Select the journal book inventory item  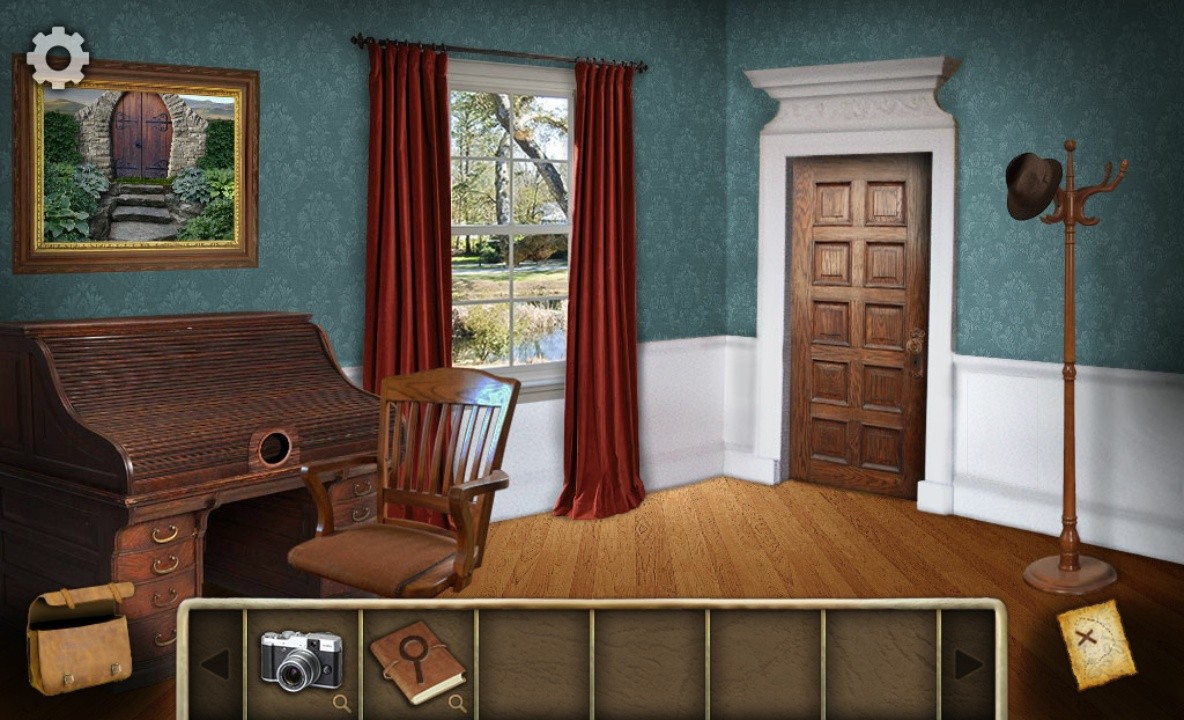point(417,660)
